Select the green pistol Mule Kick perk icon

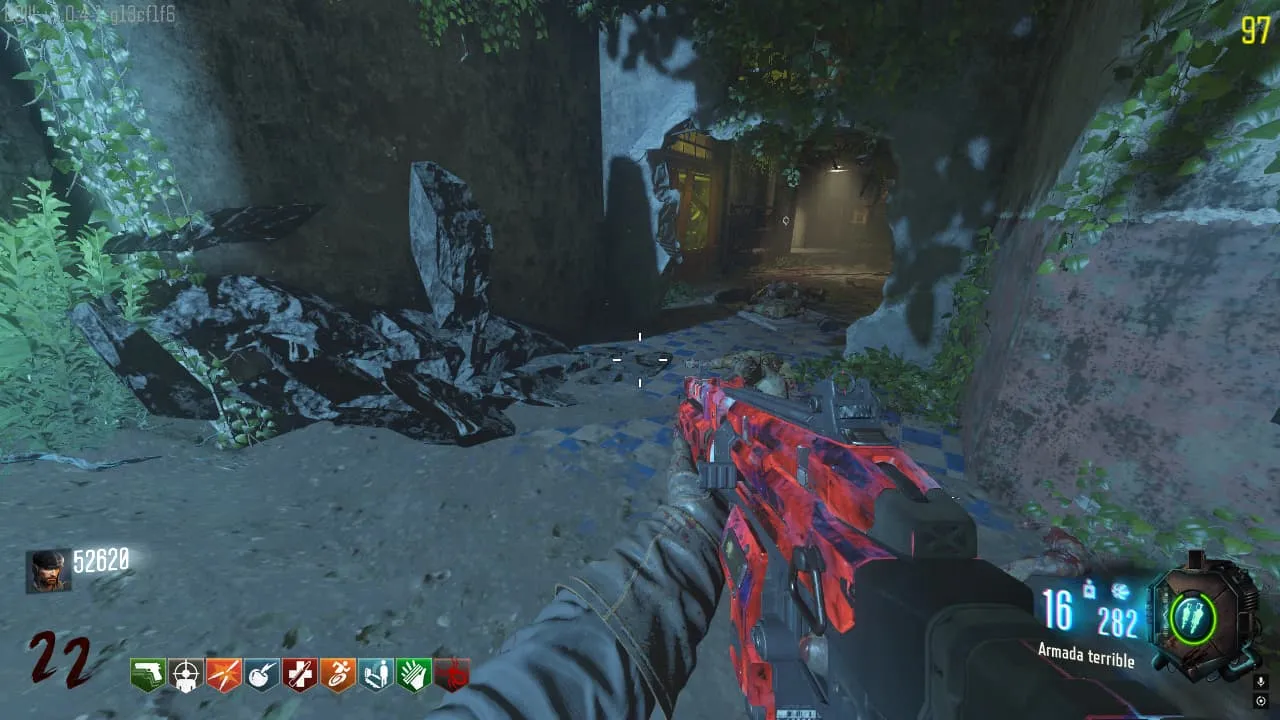click(x=147, y=674)
